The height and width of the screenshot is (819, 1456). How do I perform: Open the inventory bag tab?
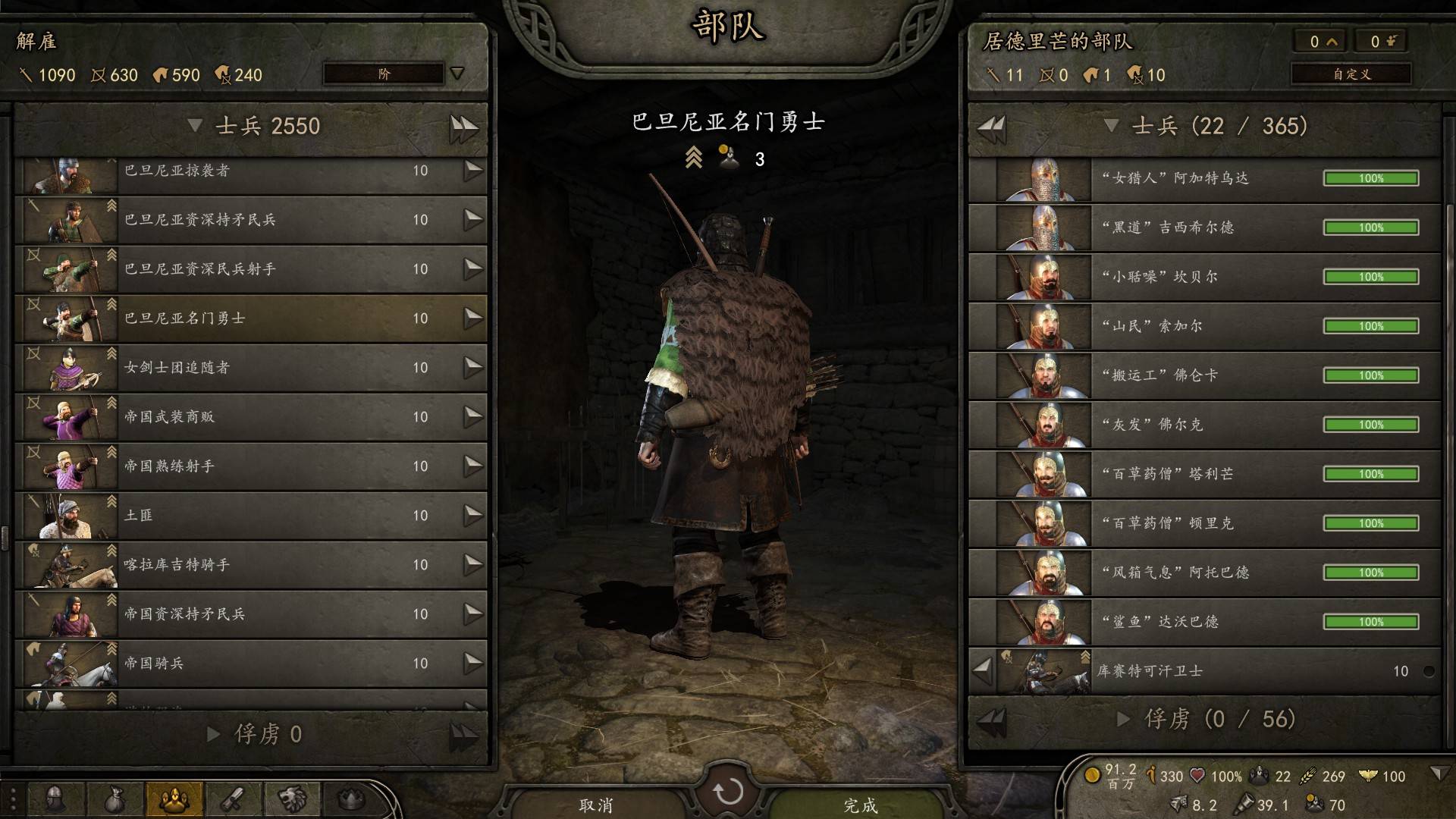[x=114, y=799]
